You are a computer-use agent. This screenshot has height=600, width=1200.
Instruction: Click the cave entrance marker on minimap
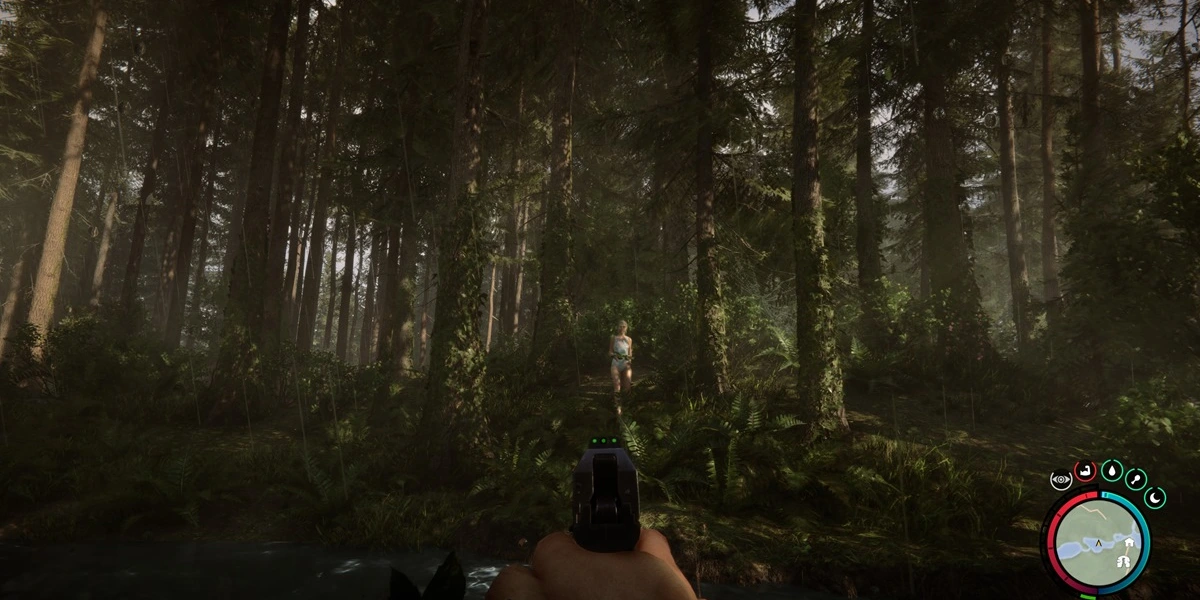tap(1122, 562)
